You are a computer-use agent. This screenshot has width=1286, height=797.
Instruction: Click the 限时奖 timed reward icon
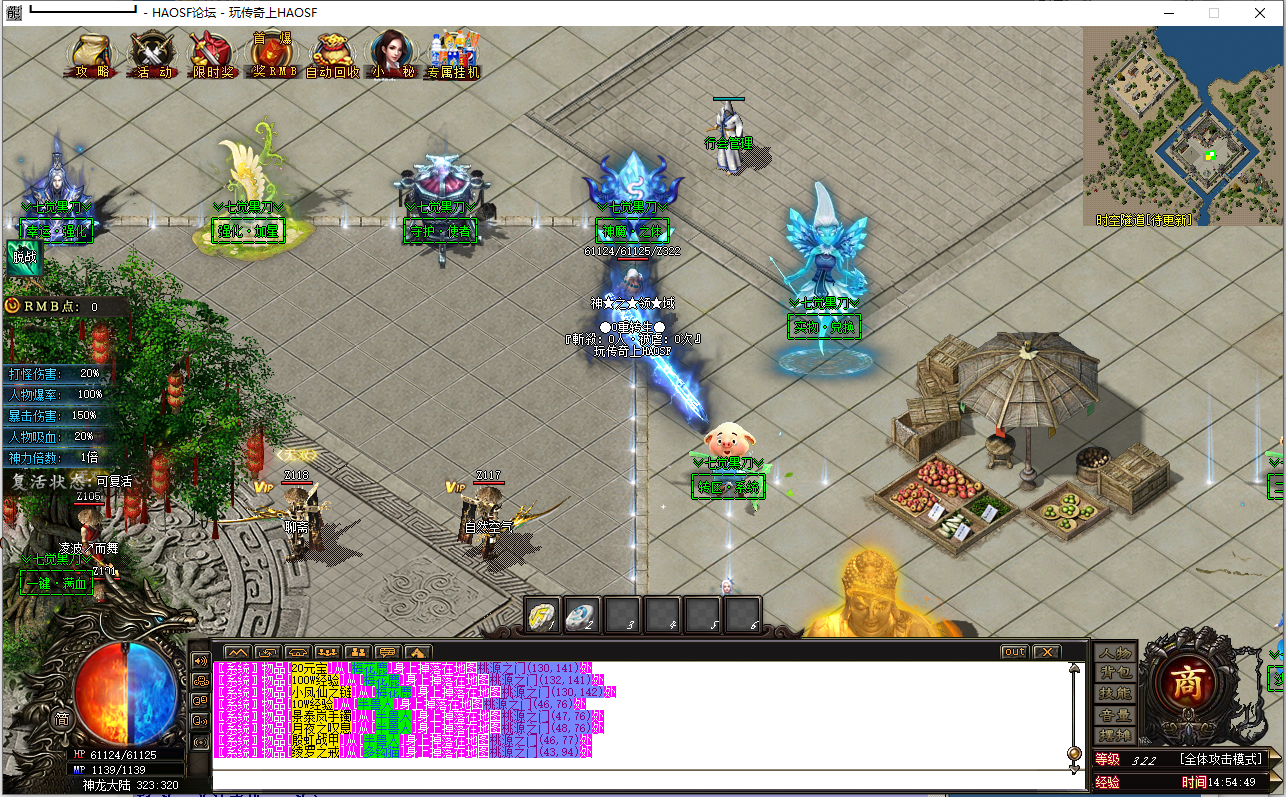pyautogui.click(x=212, y=55)
